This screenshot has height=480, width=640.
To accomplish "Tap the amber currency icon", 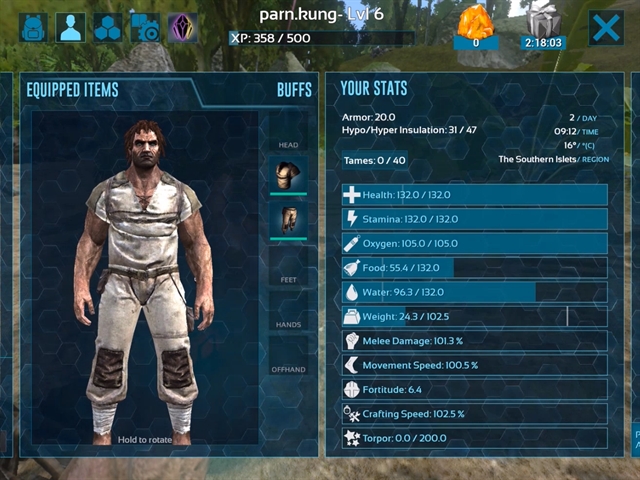I will (475, 24).
